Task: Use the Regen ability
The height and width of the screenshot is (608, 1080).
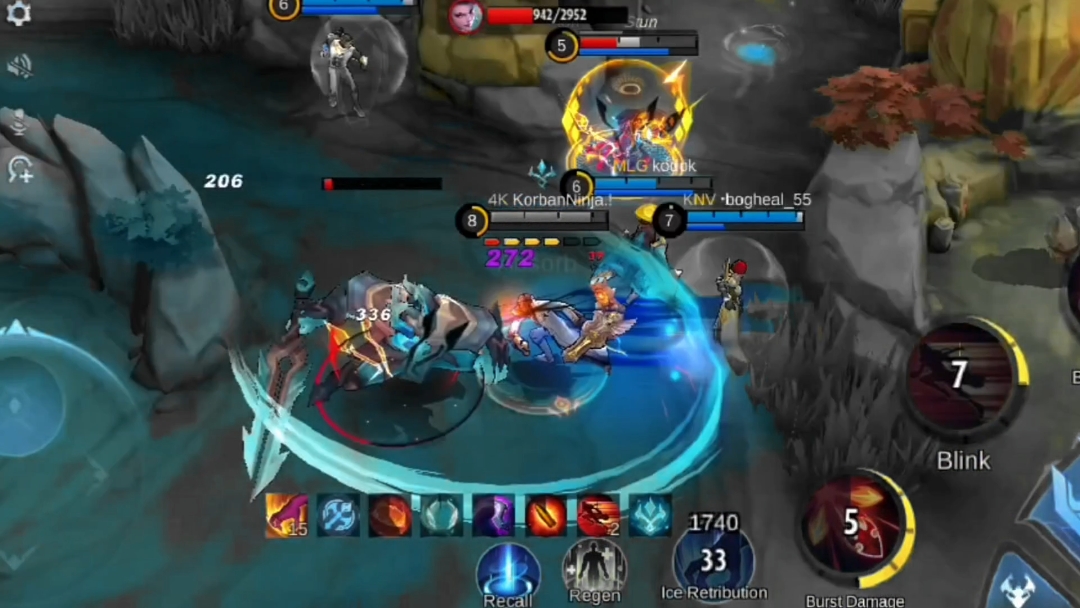Action: point(595,569)
